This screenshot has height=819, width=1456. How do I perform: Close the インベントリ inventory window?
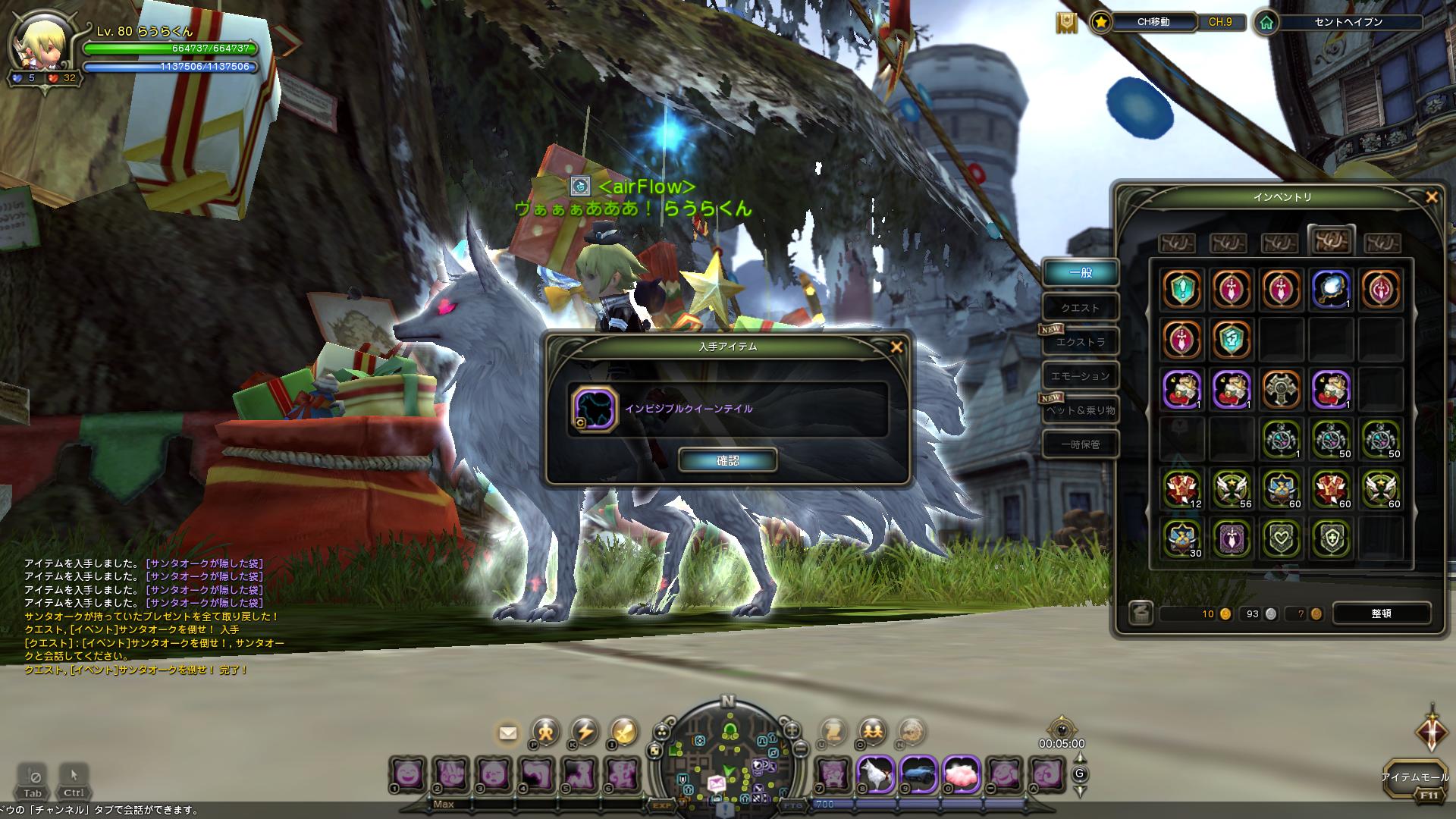click(1431, 197)
